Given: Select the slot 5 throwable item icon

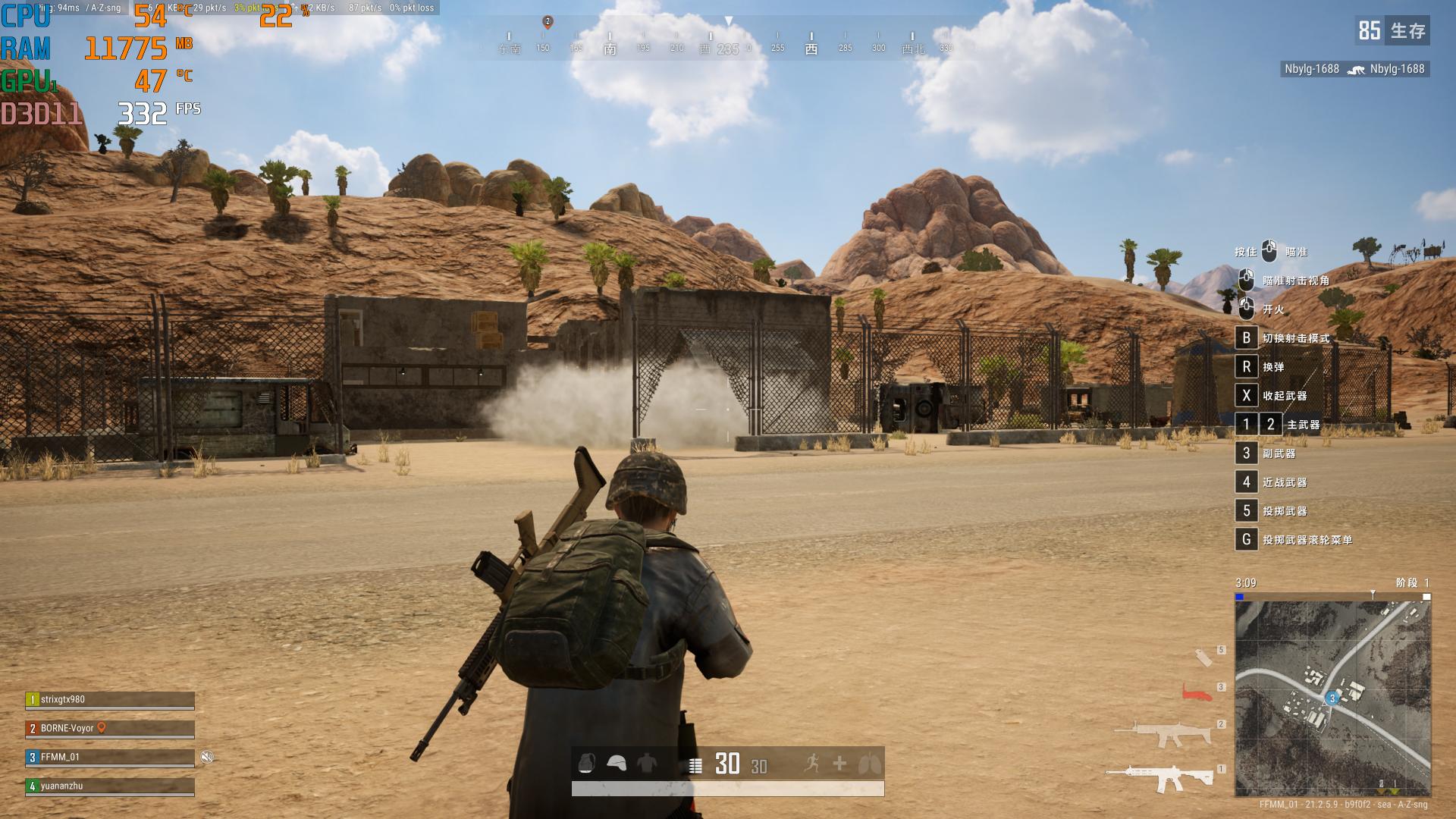Looking at the screenshot, I should click(1203, 657).
